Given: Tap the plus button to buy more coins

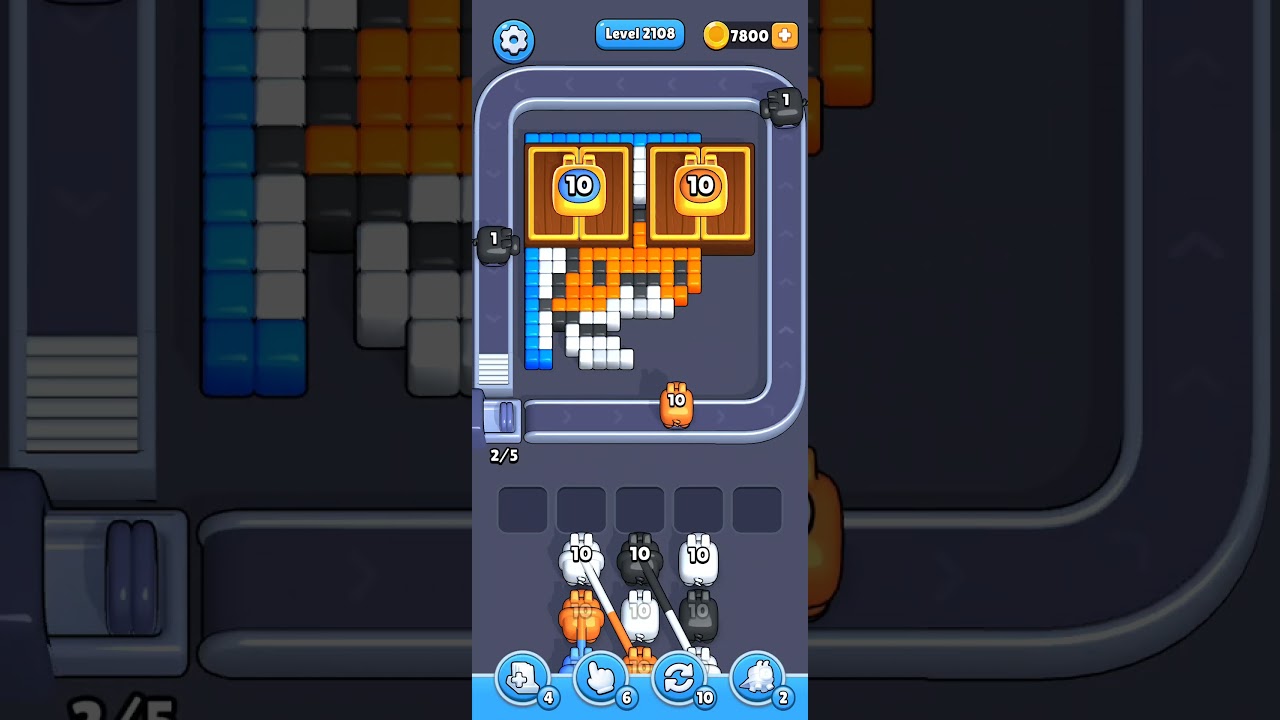Looking at the screenshot, I should click(785, 35).
